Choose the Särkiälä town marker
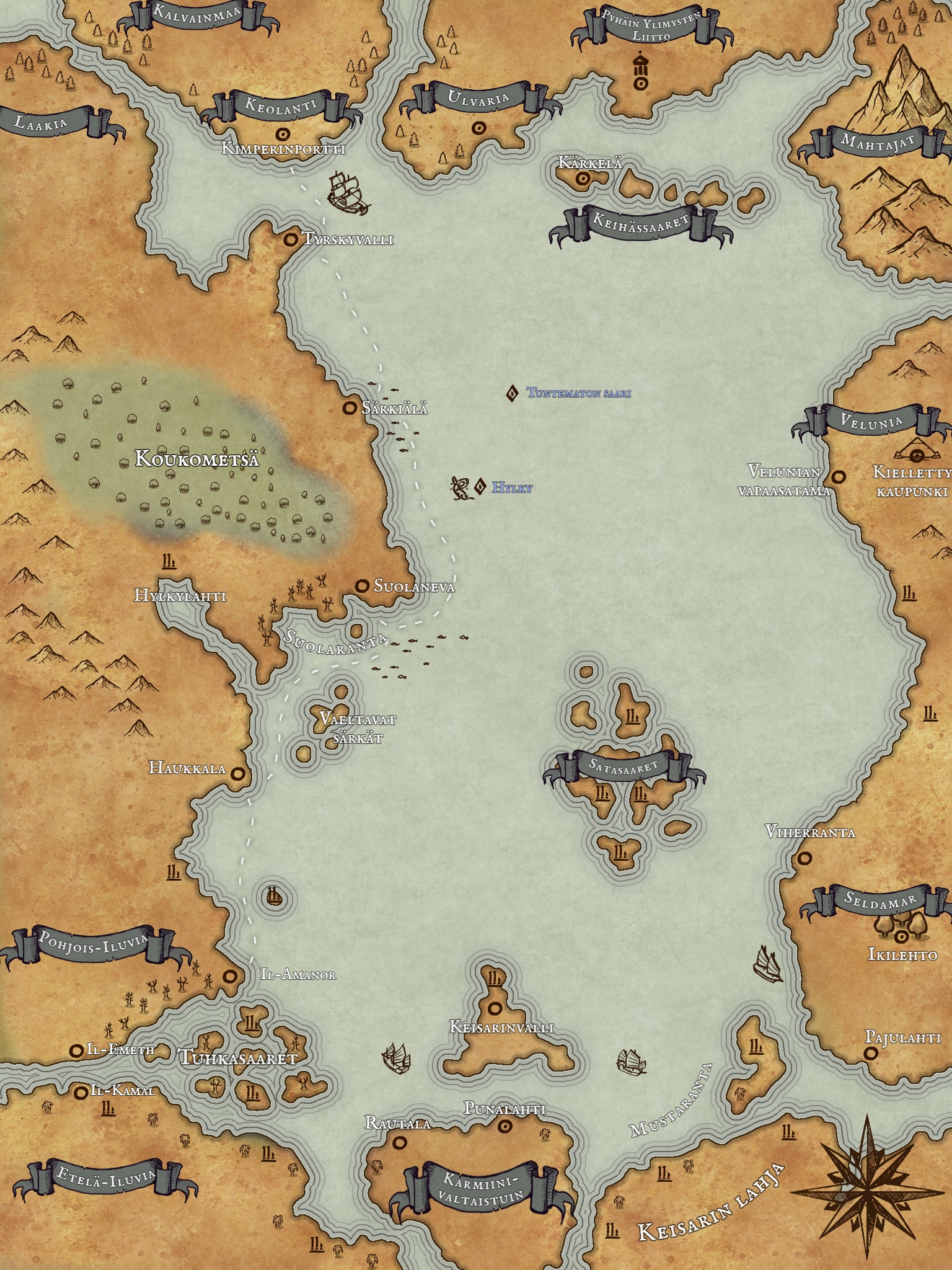Viewport: 952px width, 1270px height. pyautogui.click(x=350, y=407)
